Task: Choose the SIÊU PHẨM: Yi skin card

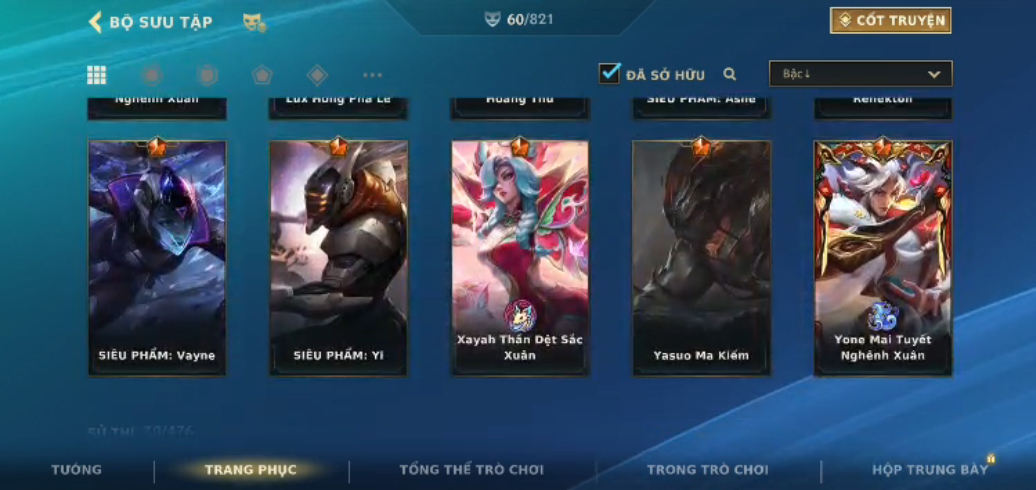Action: click(338, 257)
